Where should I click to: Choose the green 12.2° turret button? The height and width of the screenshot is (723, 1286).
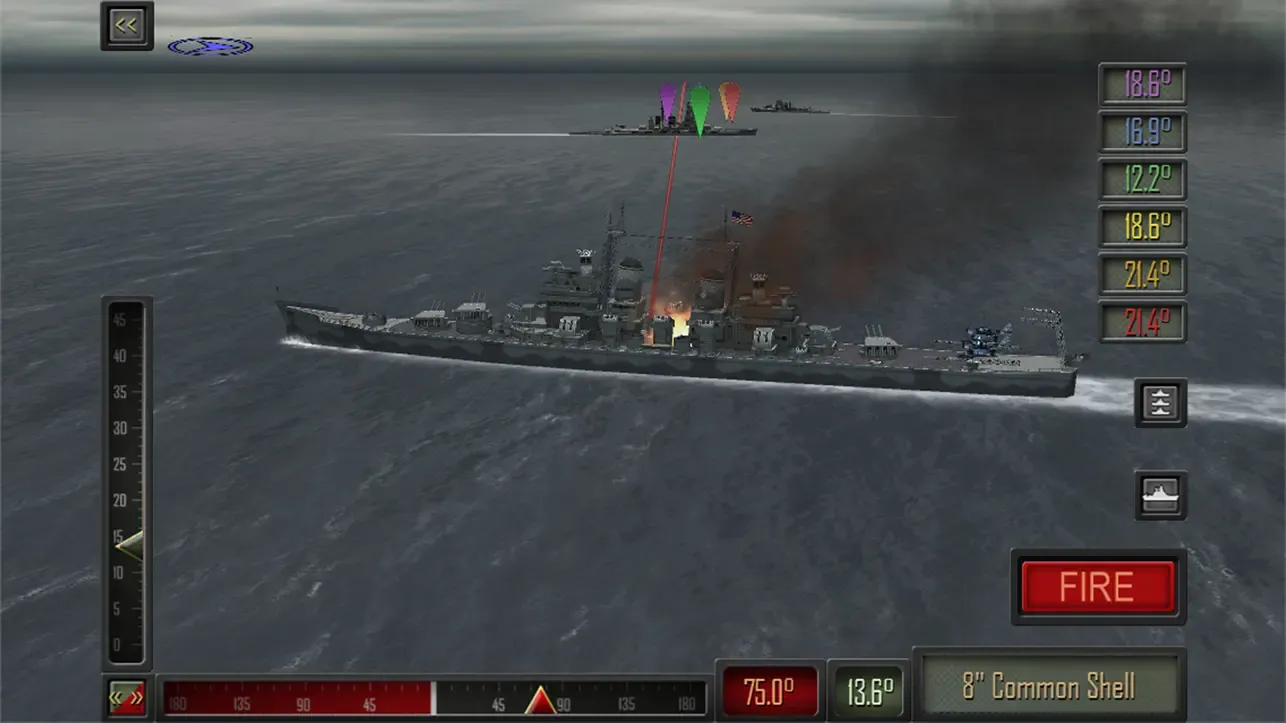pos(1142,180)
